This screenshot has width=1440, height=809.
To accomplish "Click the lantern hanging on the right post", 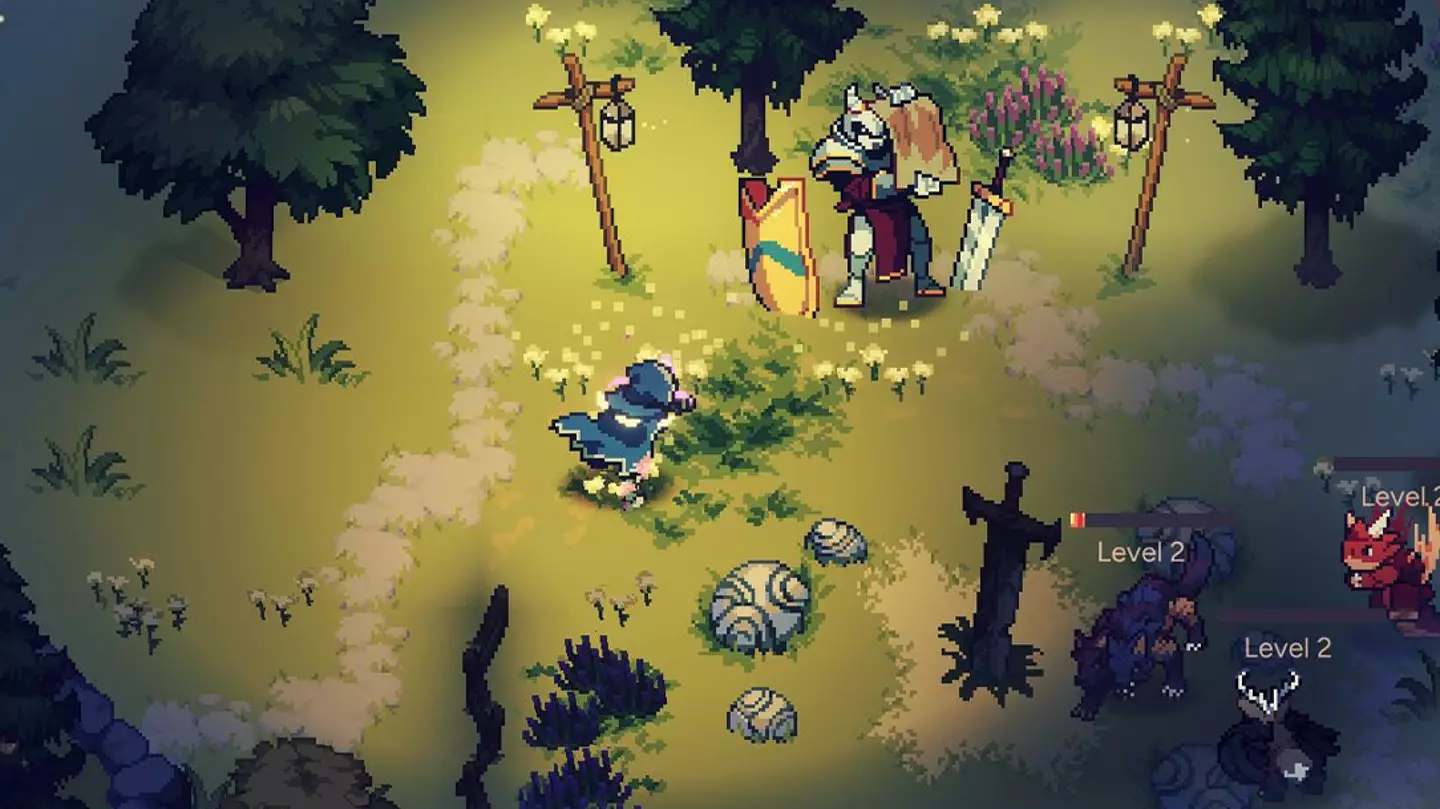I will click(1133, 125).
